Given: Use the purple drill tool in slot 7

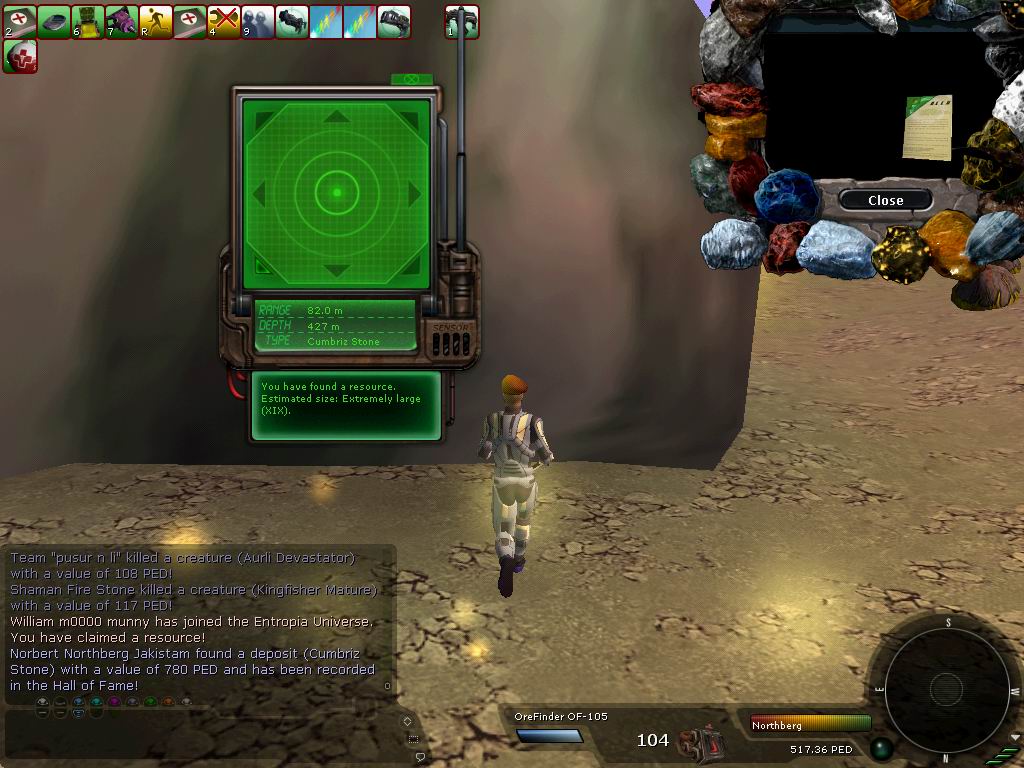Looking at the screenshot, I should (x=122, y=21).
